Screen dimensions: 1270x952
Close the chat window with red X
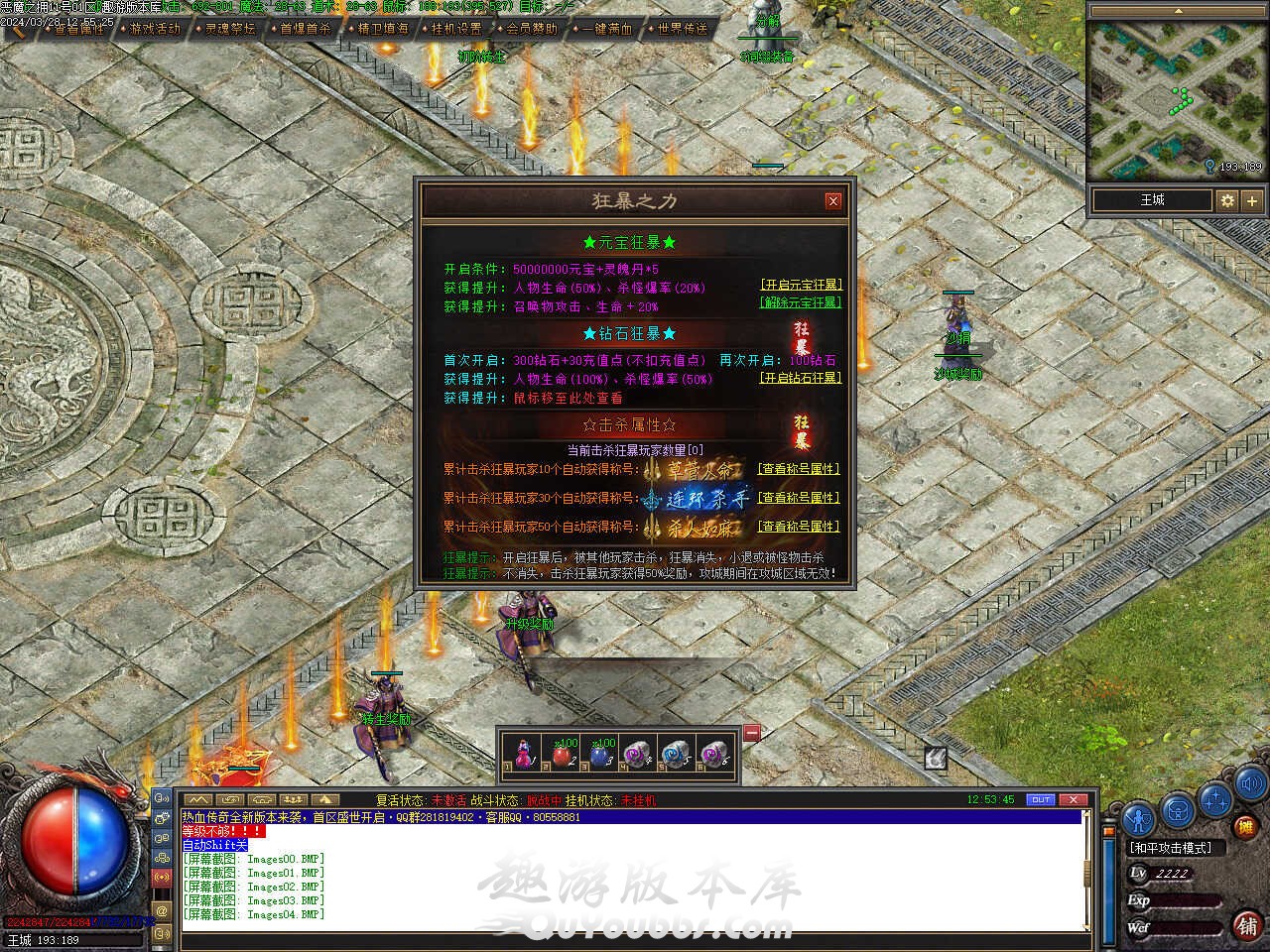click(1073, 799)
